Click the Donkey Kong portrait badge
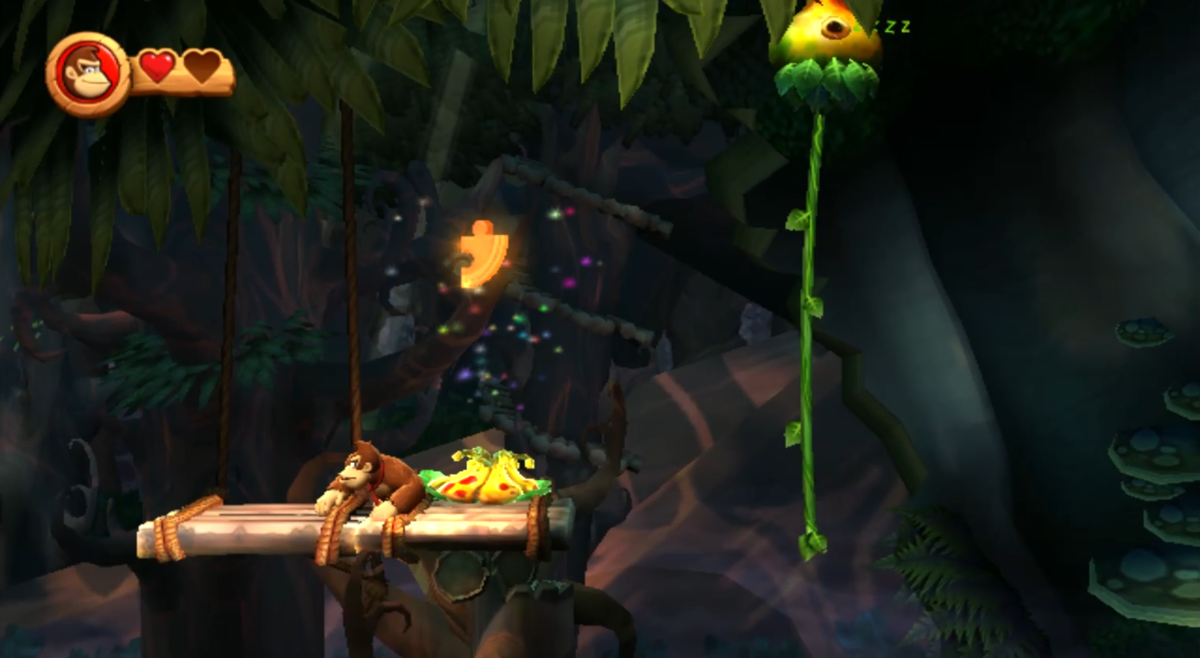Screen dimensions: 1200x658 (x=87, y=74)
